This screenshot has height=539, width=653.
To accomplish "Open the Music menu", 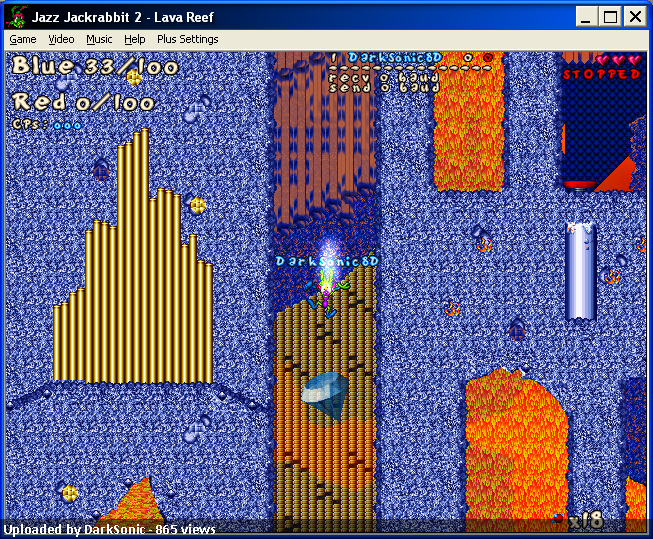I will click(x=99, y=39).
